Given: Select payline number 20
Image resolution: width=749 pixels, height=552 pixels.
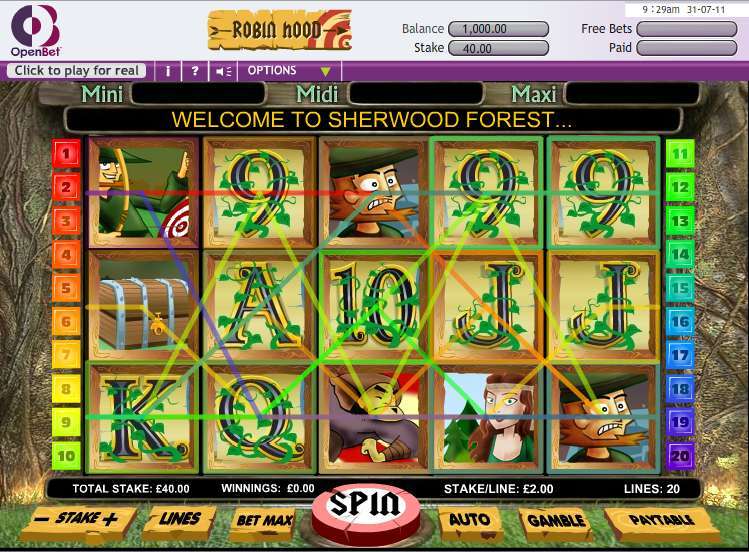Looking at the screenshot, I should 681,456.
